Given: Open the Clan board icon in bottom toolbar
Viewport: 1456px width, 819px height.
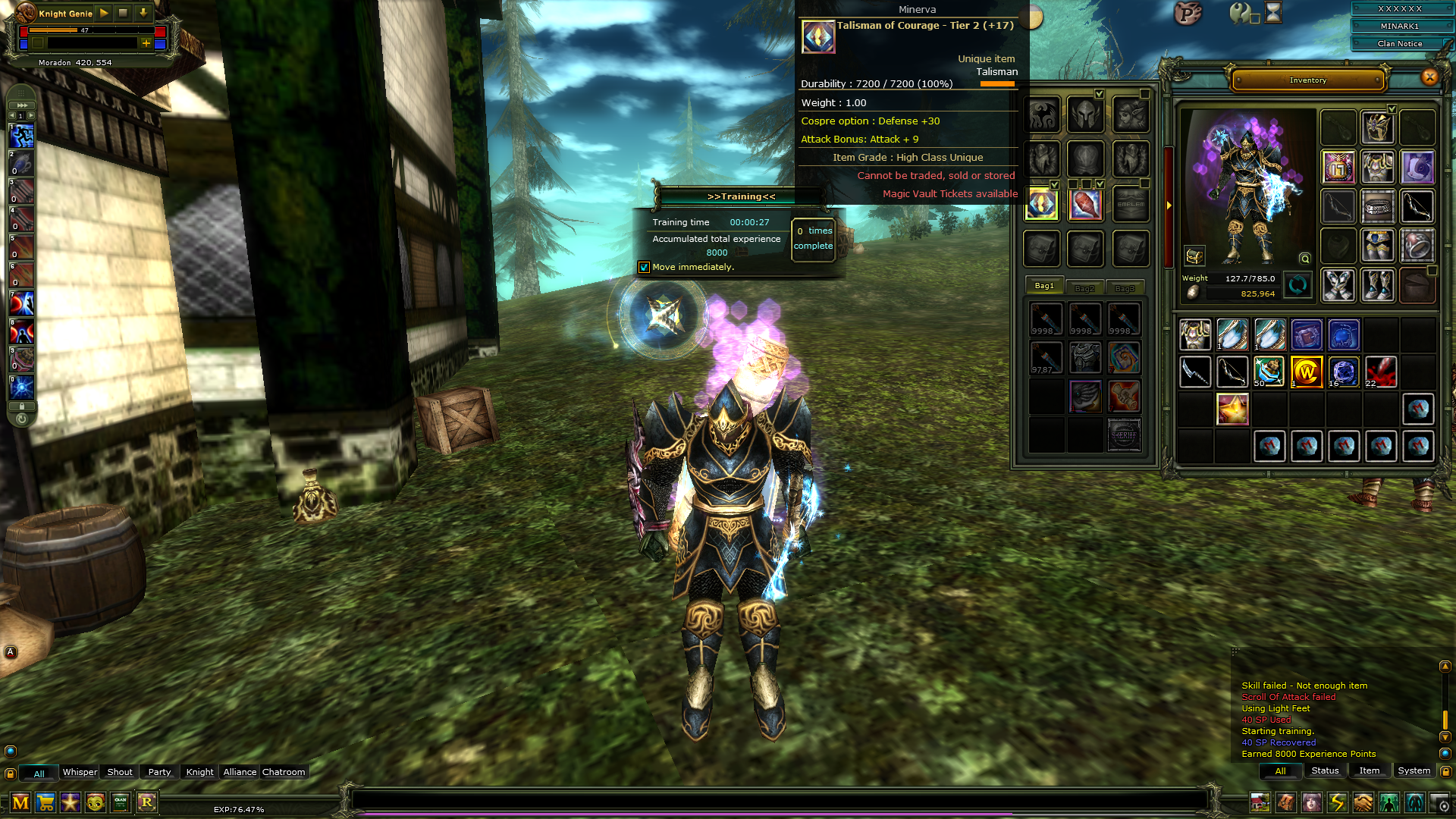Looking at the screenshot, I should (122, 803).
